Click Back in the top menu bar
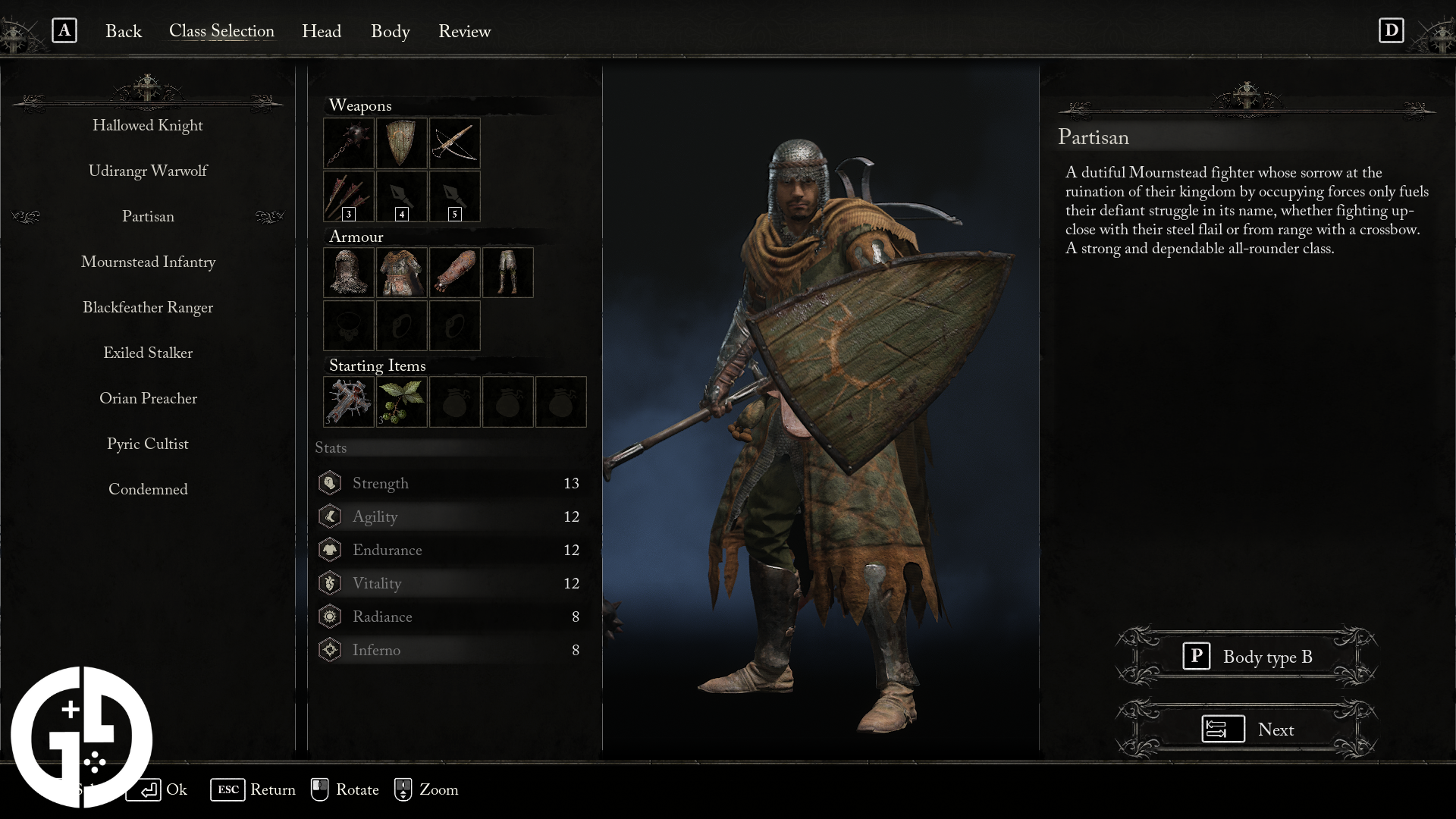 point(123,32)
